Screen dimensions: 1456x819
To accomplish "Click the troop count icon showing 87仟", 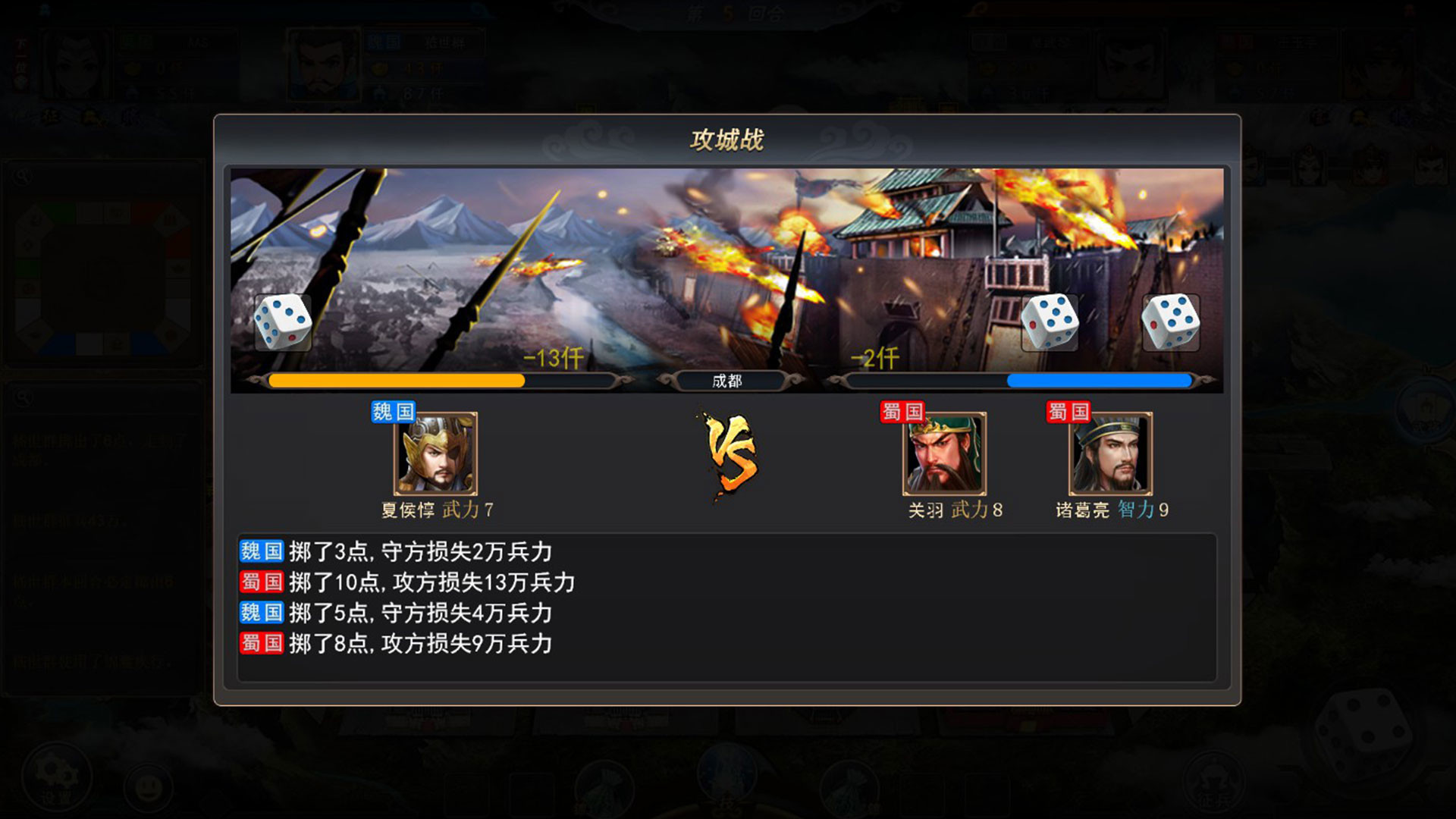I will 381,93.
